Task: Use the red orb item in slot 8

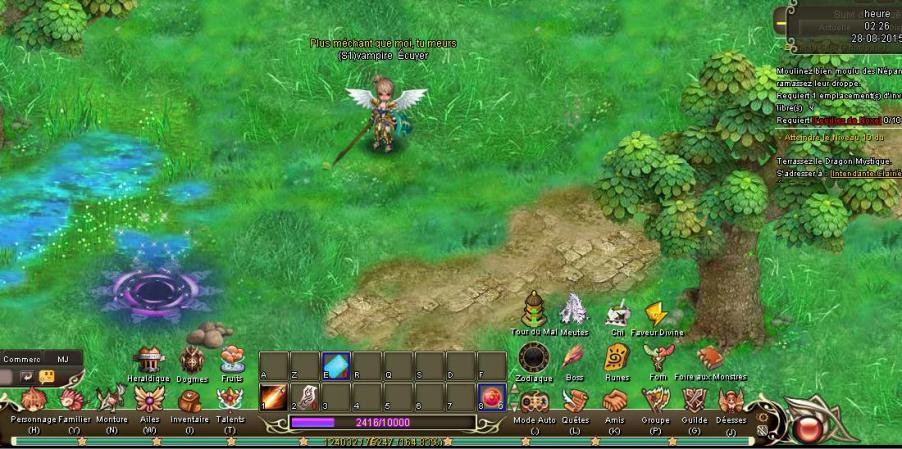Action: pos(491,398)
